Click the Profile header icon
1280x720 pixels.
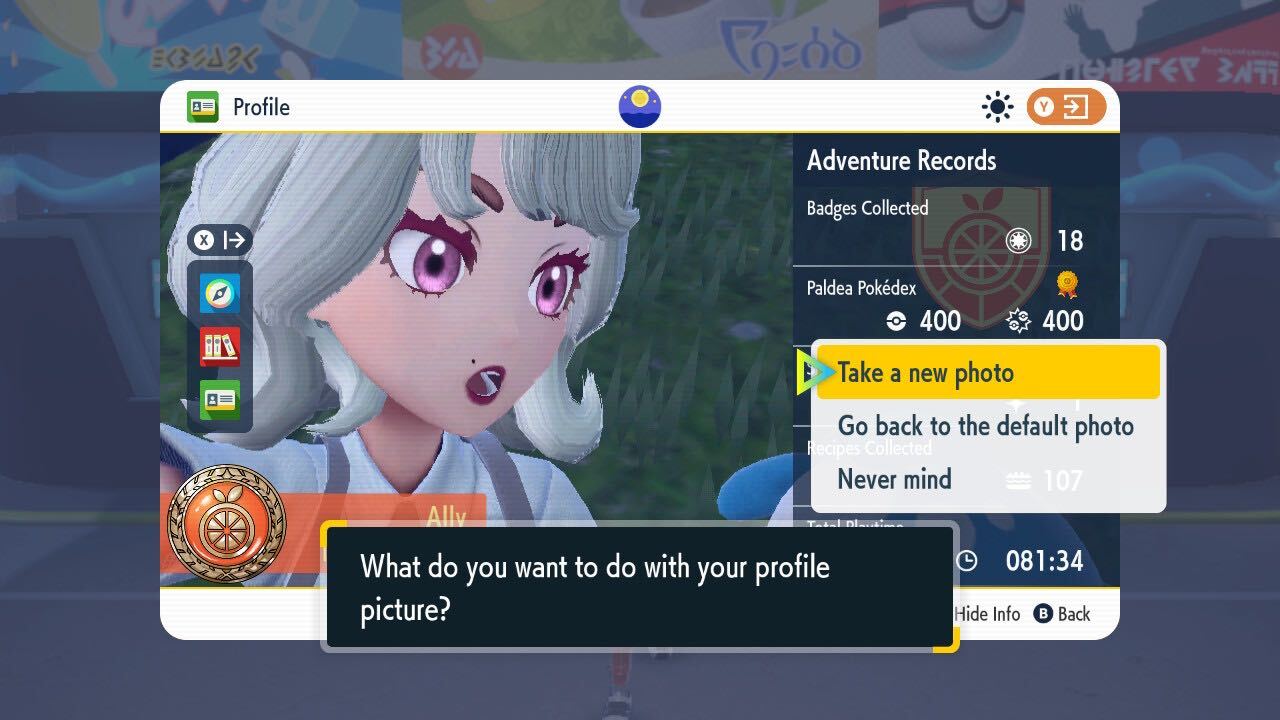[x=201, y=107]
